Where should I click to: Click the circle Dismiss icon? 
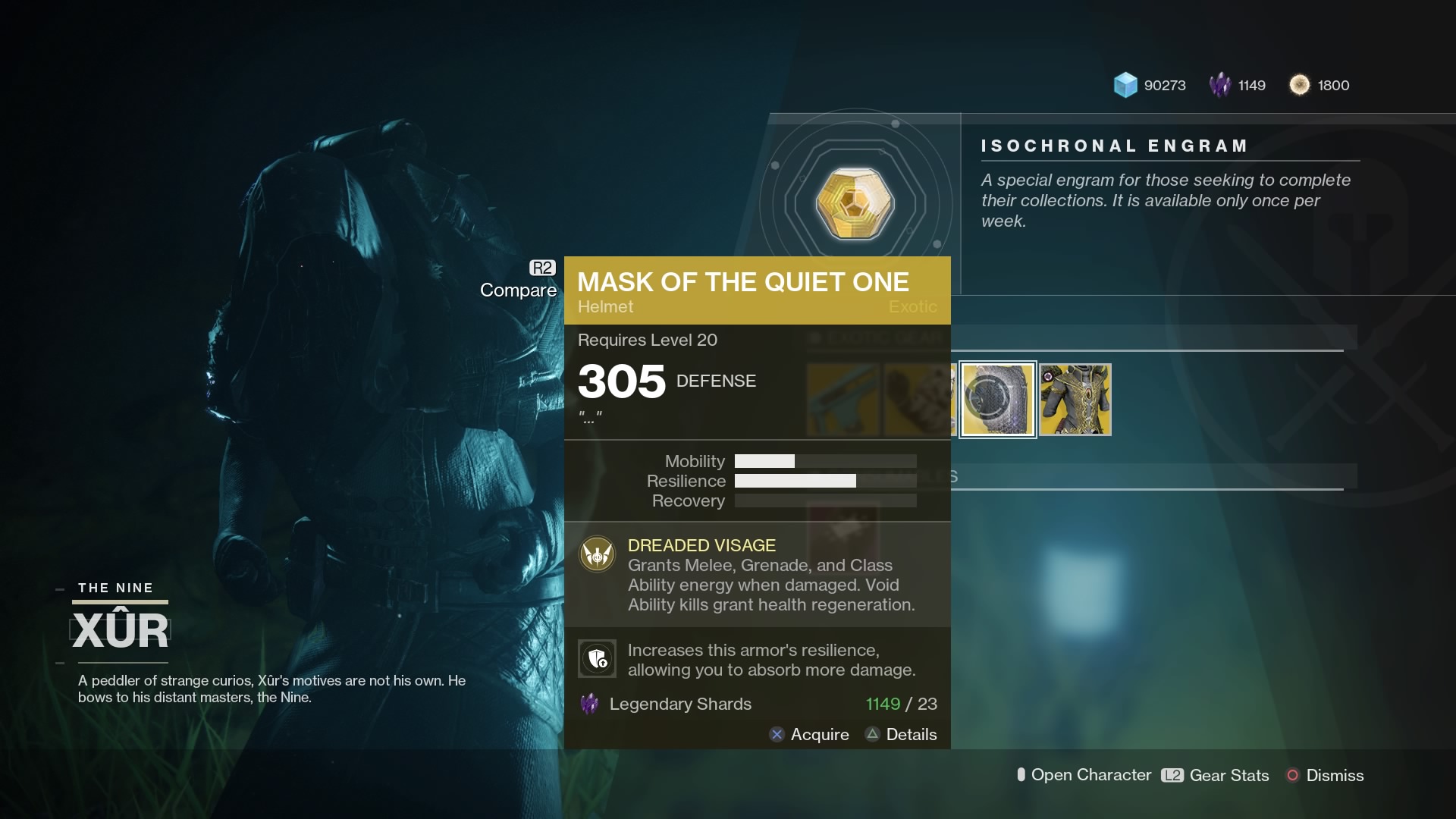coord(1294,775)
